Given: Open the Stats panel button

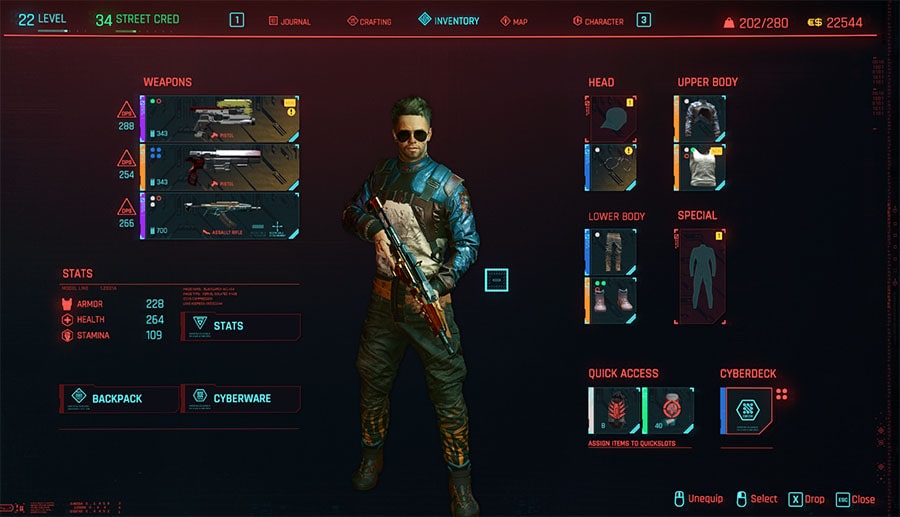Looking at the screenshot, I should (241, 326).
